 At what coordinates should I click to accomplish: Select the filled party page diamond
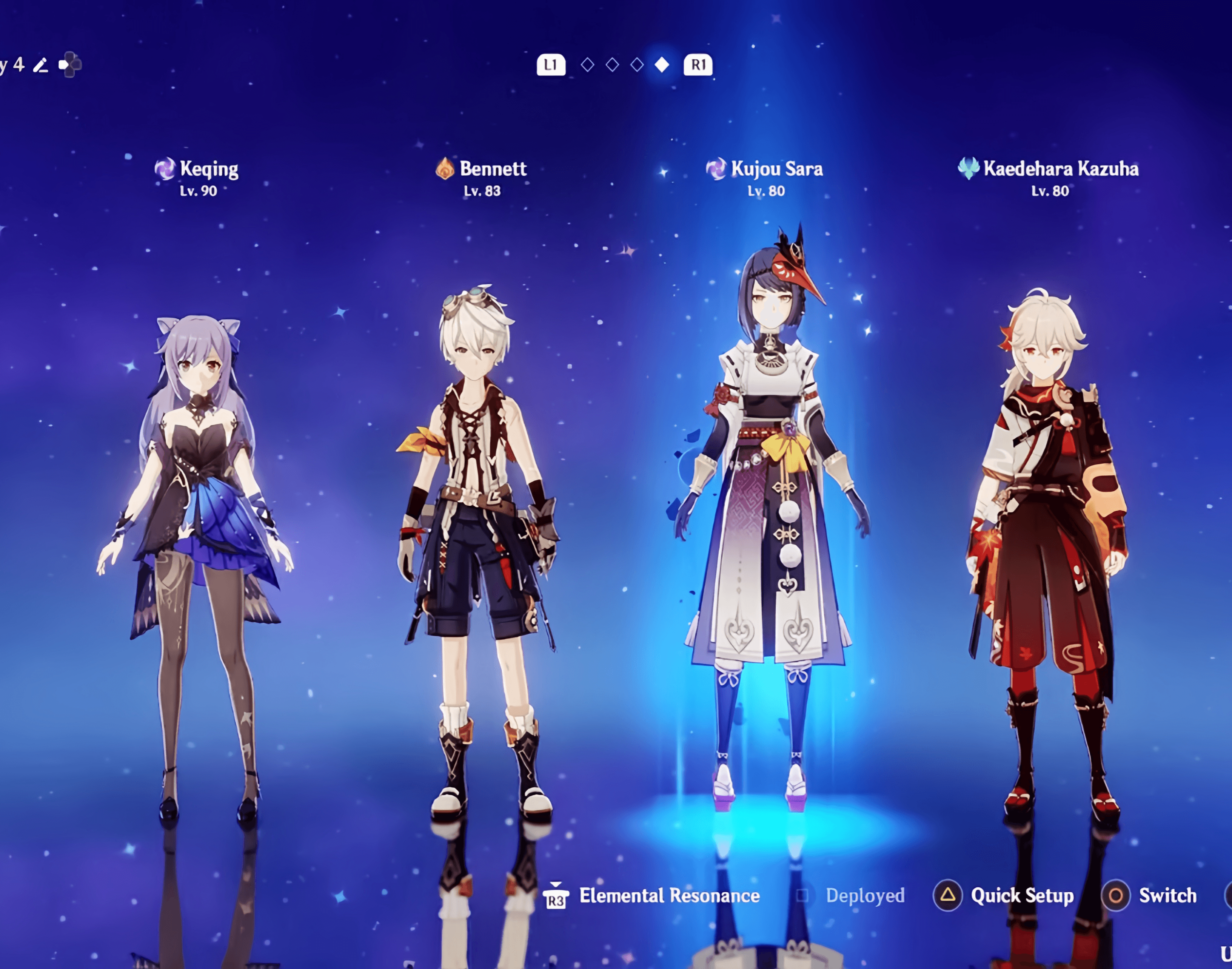click(x=662, y=65)
